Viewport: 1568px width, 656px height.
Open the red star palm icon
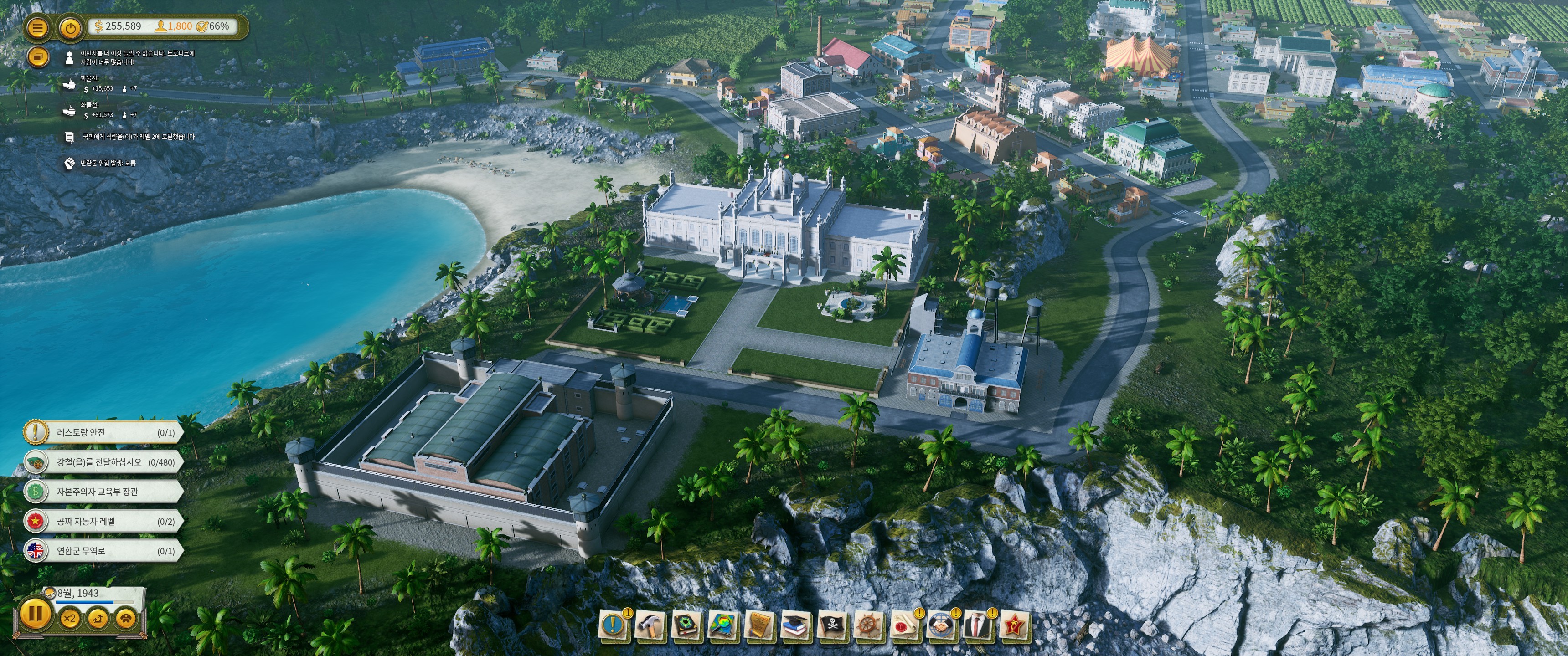coord(1015,625)
